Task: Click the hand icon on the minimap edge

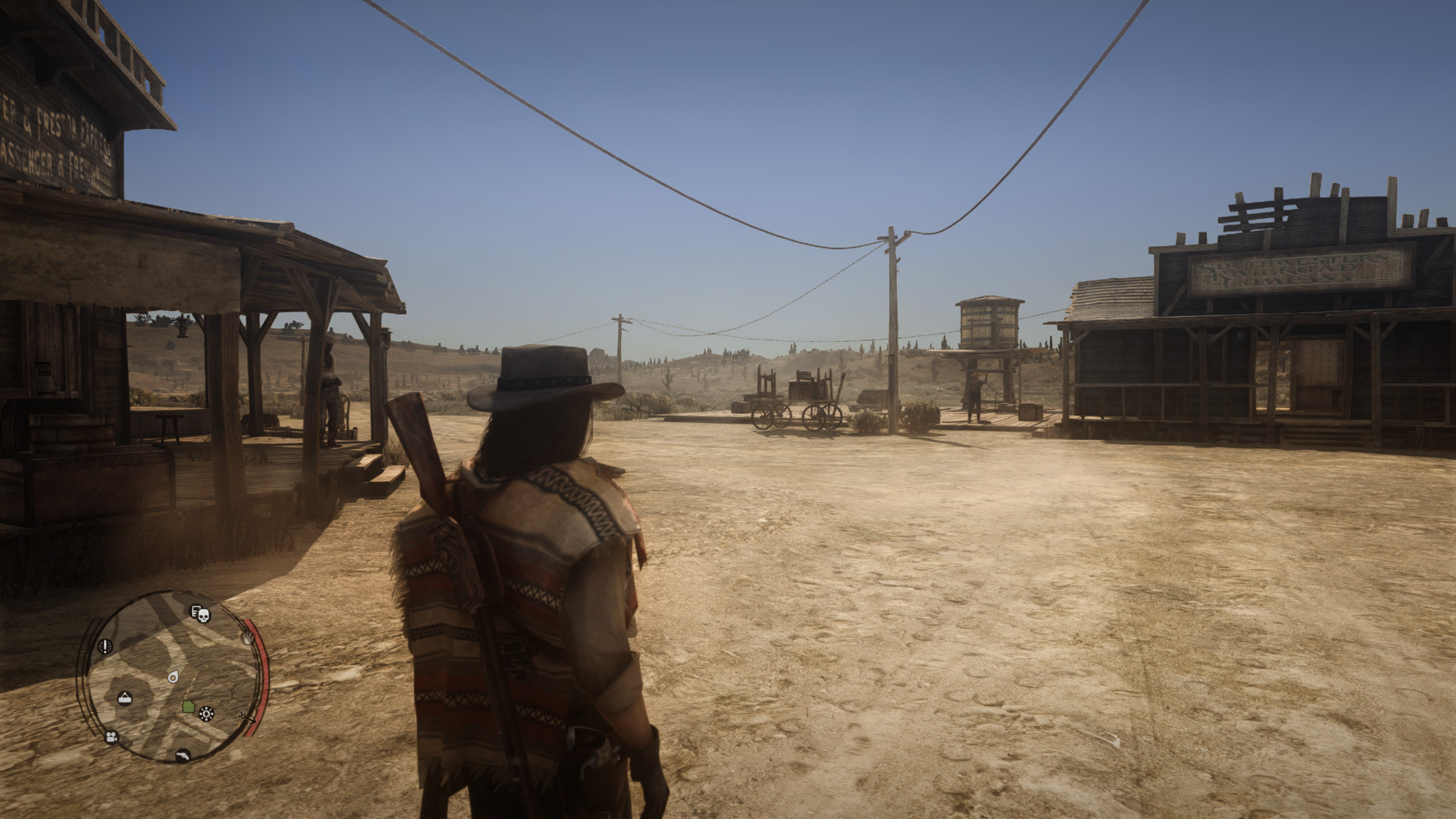Action: pyautogui.click(x=247, y=637)
